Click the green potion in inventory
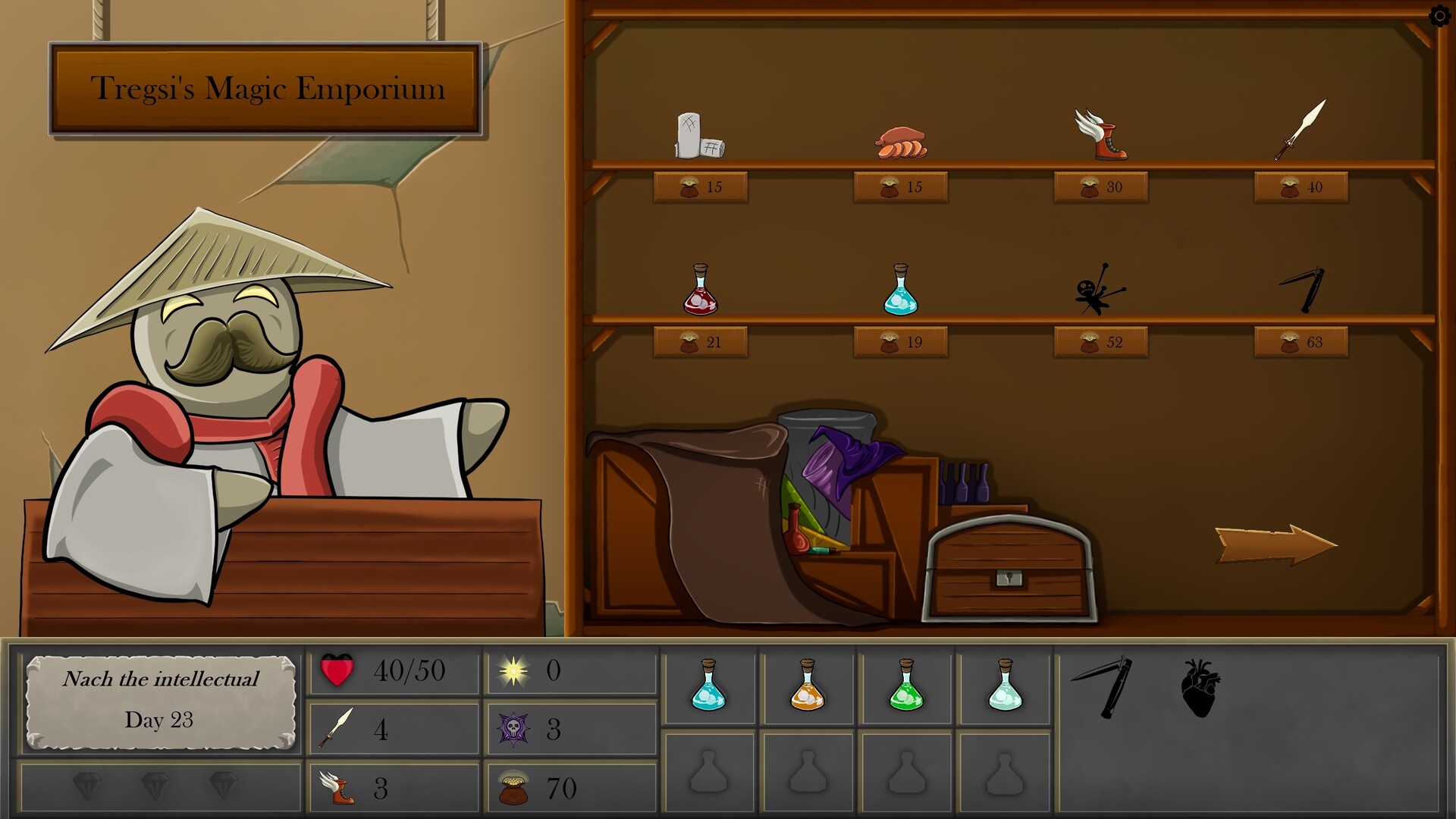1456x819 pixels. tap(907, 686)
